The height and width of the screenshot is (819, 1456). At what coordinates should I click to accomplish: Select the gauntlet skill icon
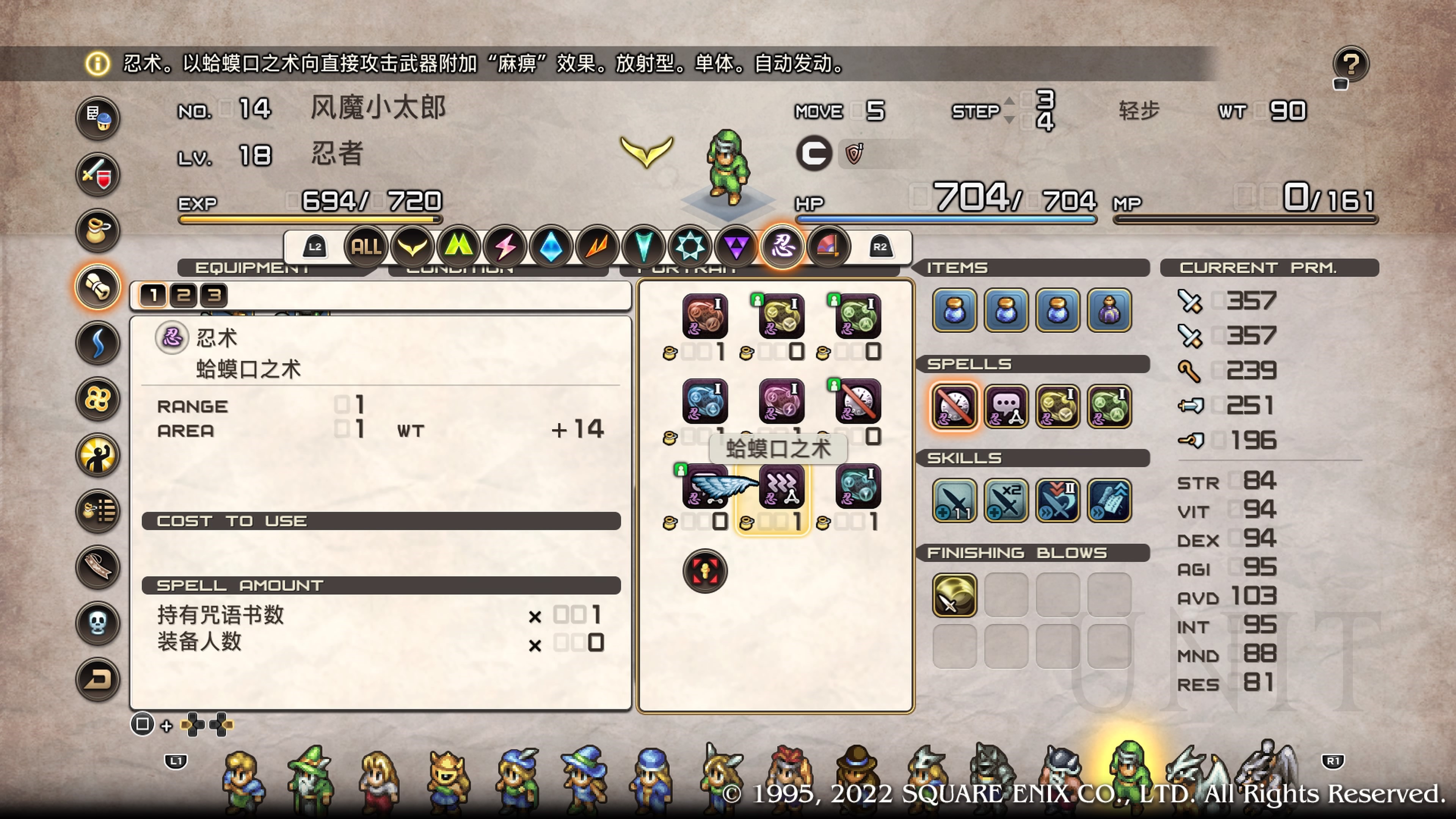pyautogui.click(x=1109, y=501)
